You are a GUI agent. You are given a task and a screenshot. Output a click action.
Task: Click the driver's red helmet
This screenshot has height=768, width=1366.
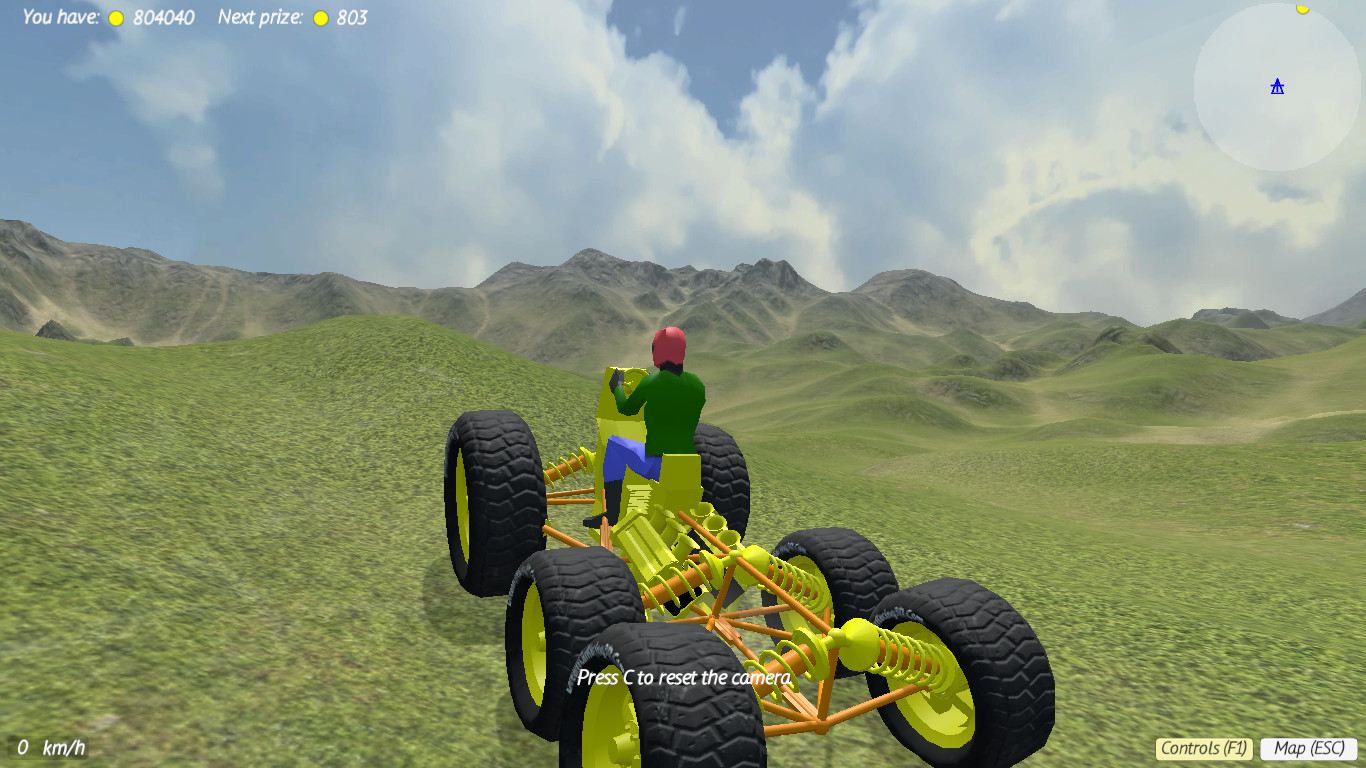[x=671, y=345]
